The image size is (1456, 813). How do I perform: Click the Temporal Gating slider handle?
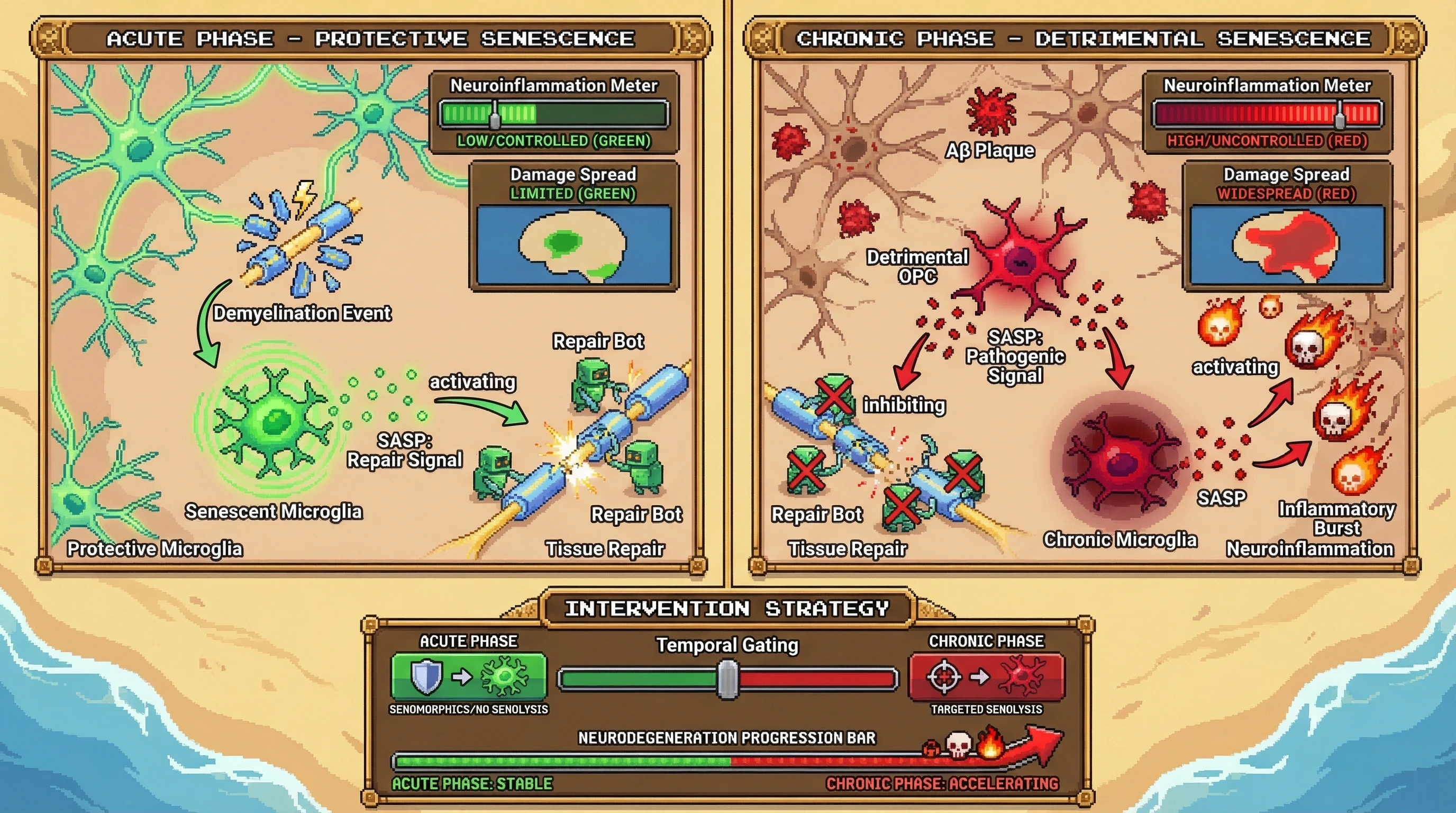coord(728,679)
